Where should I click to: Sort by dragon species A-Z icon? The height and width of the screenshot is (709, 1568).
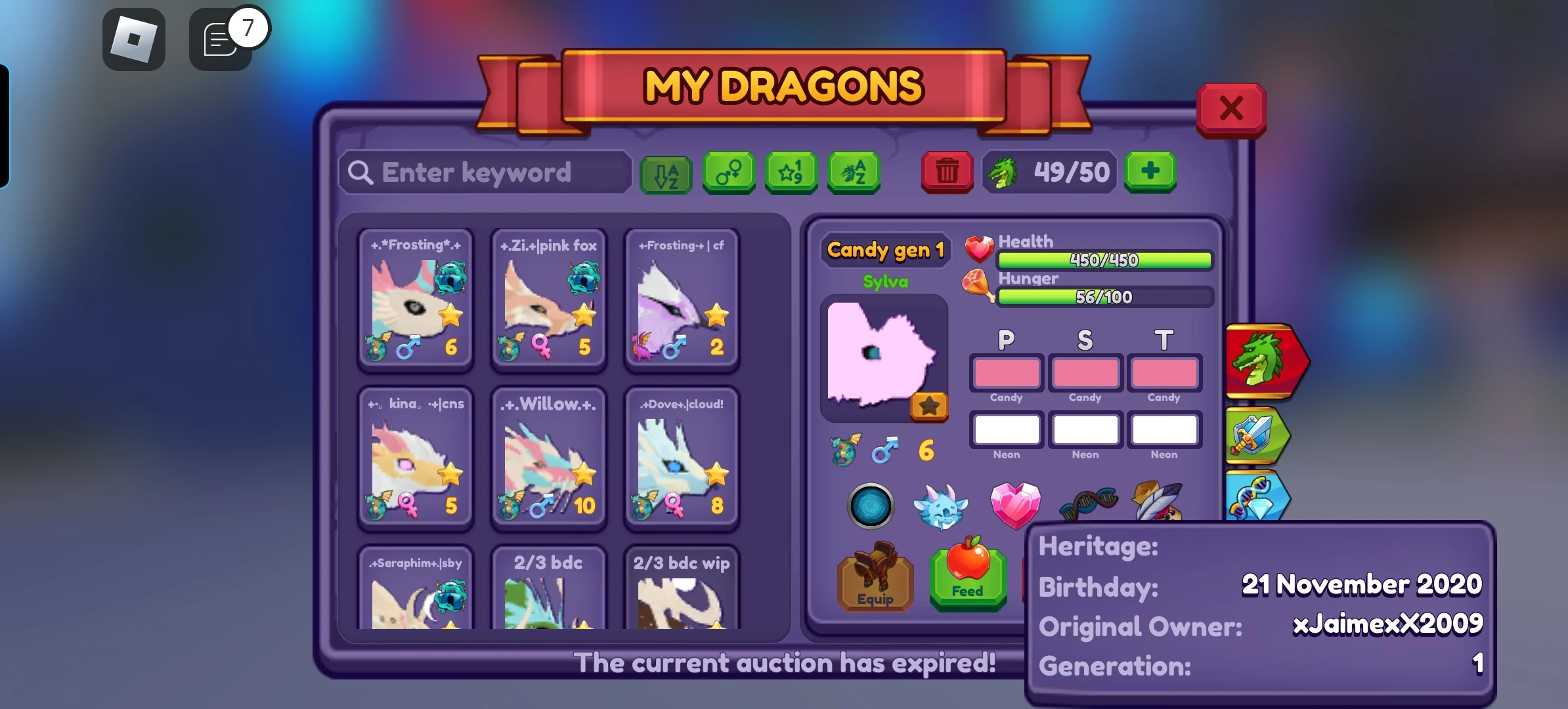click(x=854, y=173)
